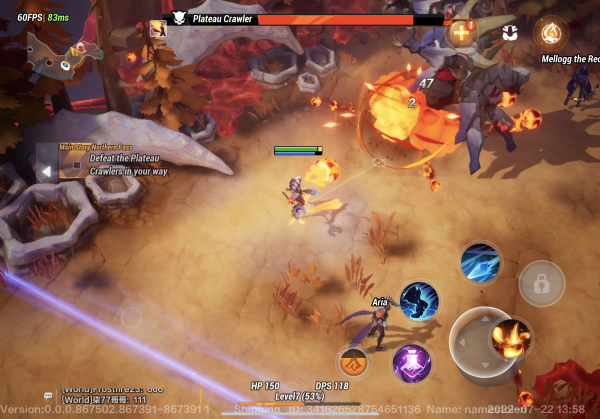Toggle the target lock button
This screenshot has width=600, height=419.
click(x=541, y=284)
